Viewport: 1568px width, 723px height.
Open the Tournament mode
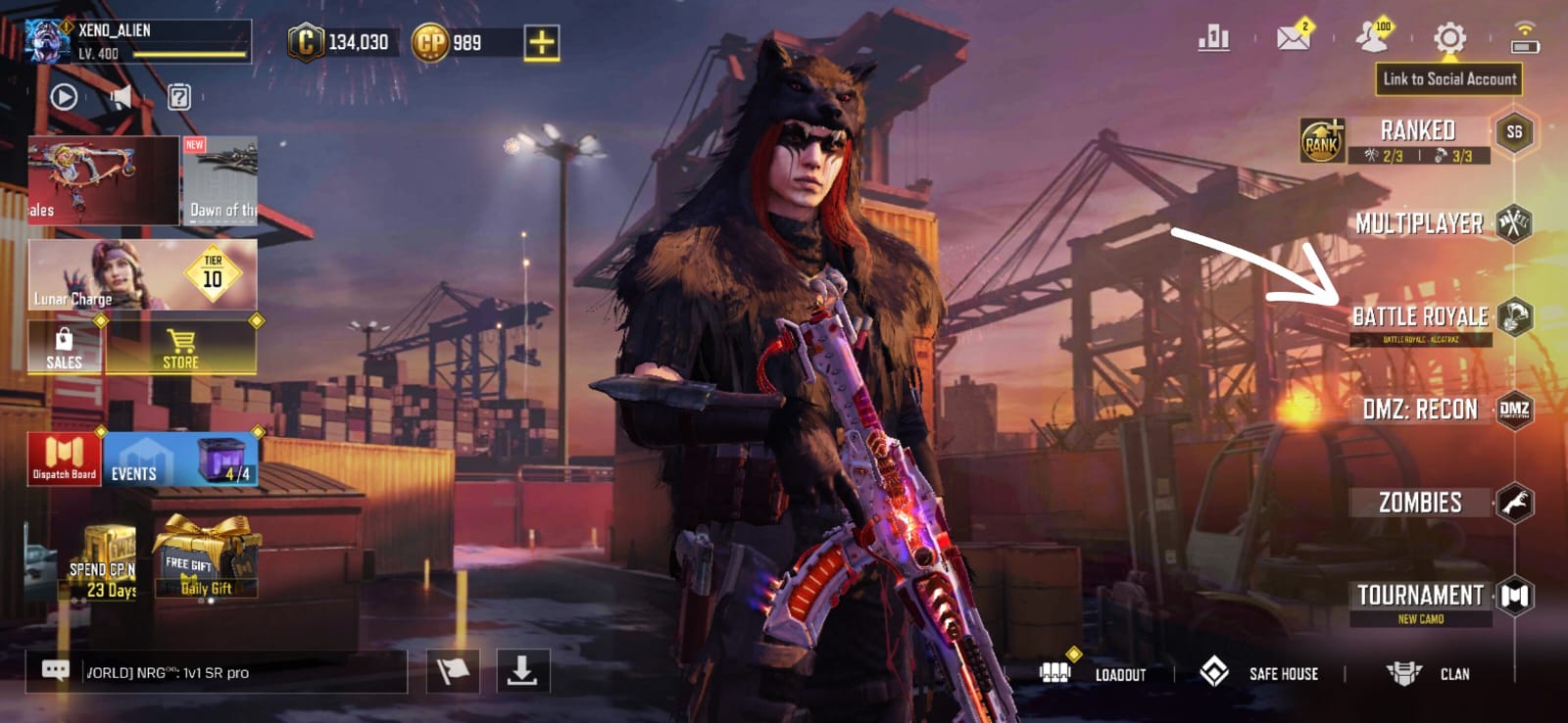coord(1421,596)
